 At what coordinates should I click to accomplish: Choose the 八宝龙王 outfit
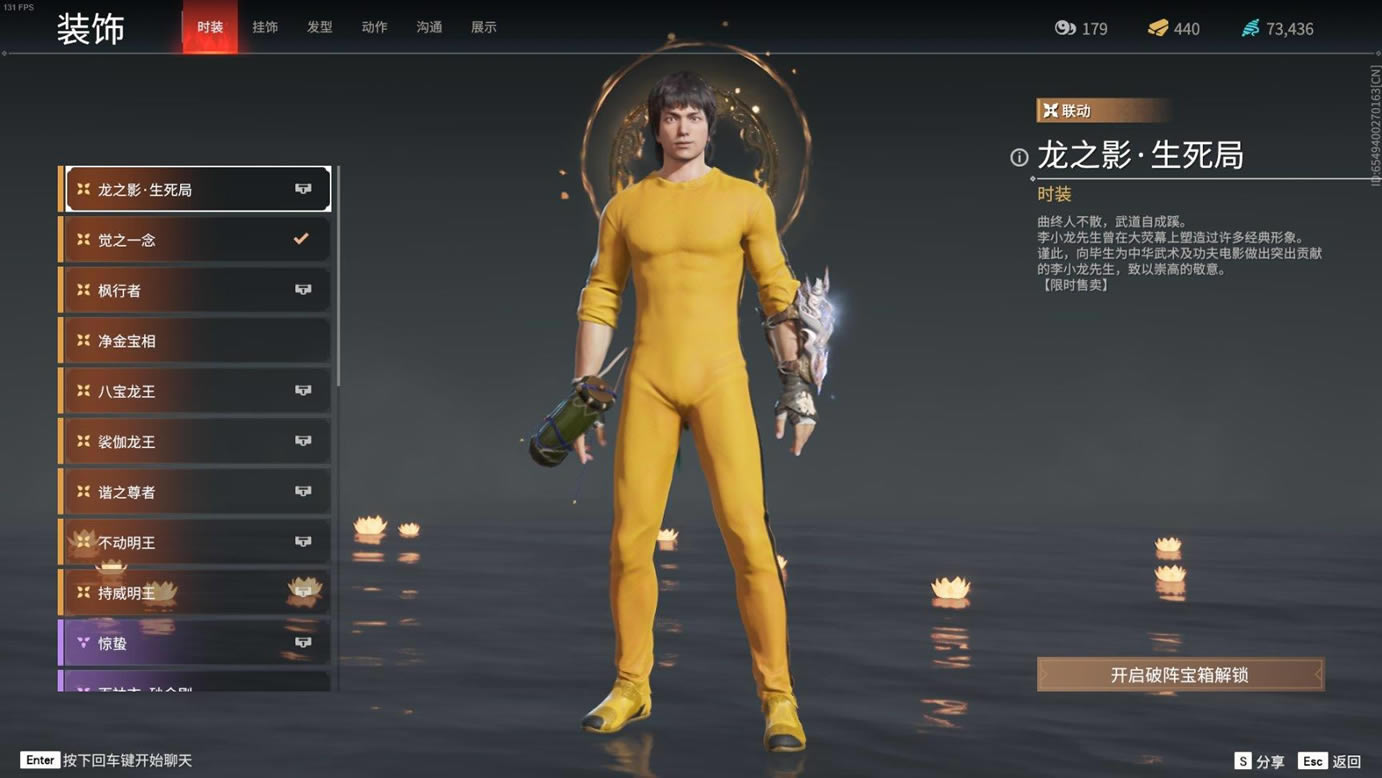tap(197, 391)
